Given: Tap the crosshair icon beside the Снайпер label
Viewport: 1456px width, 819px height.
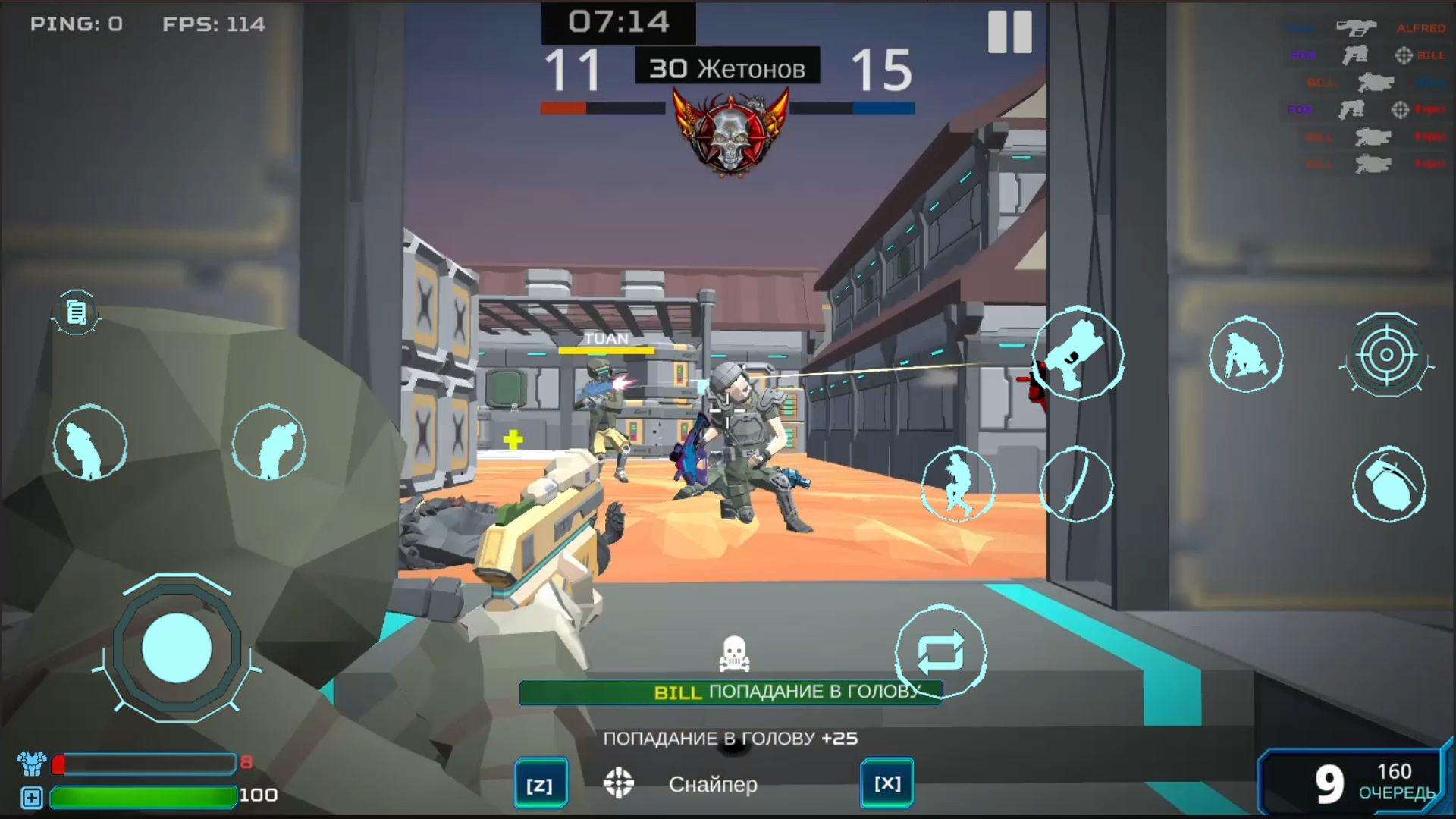Looking at the screenshot, I should tap(619, 784).
